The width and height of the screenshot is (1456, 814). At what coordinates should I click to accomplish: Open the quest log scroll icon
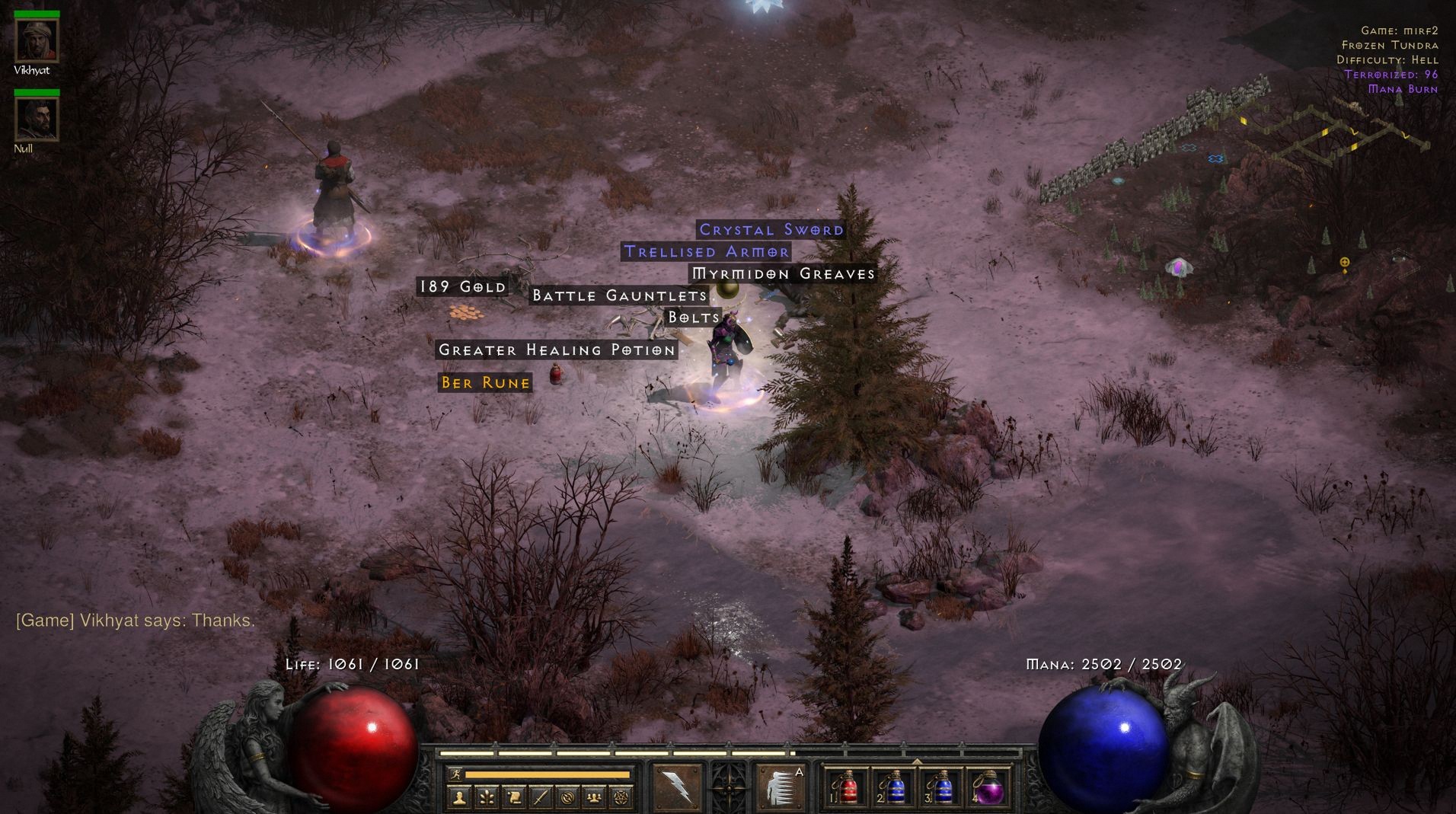click(x=514, y=800)
